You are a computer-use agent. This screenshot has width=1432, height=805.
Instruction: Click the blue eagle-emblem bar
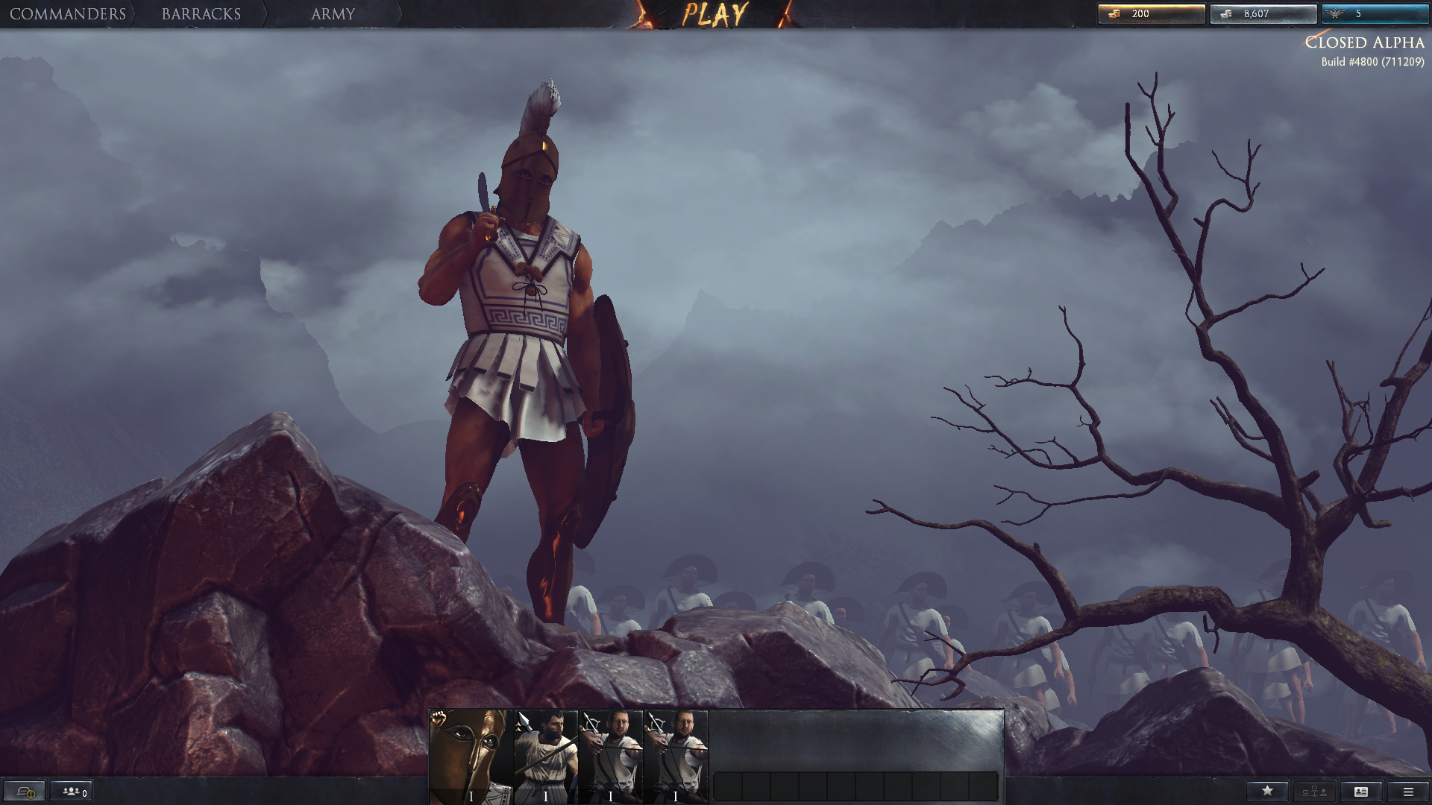(1375, 14)
